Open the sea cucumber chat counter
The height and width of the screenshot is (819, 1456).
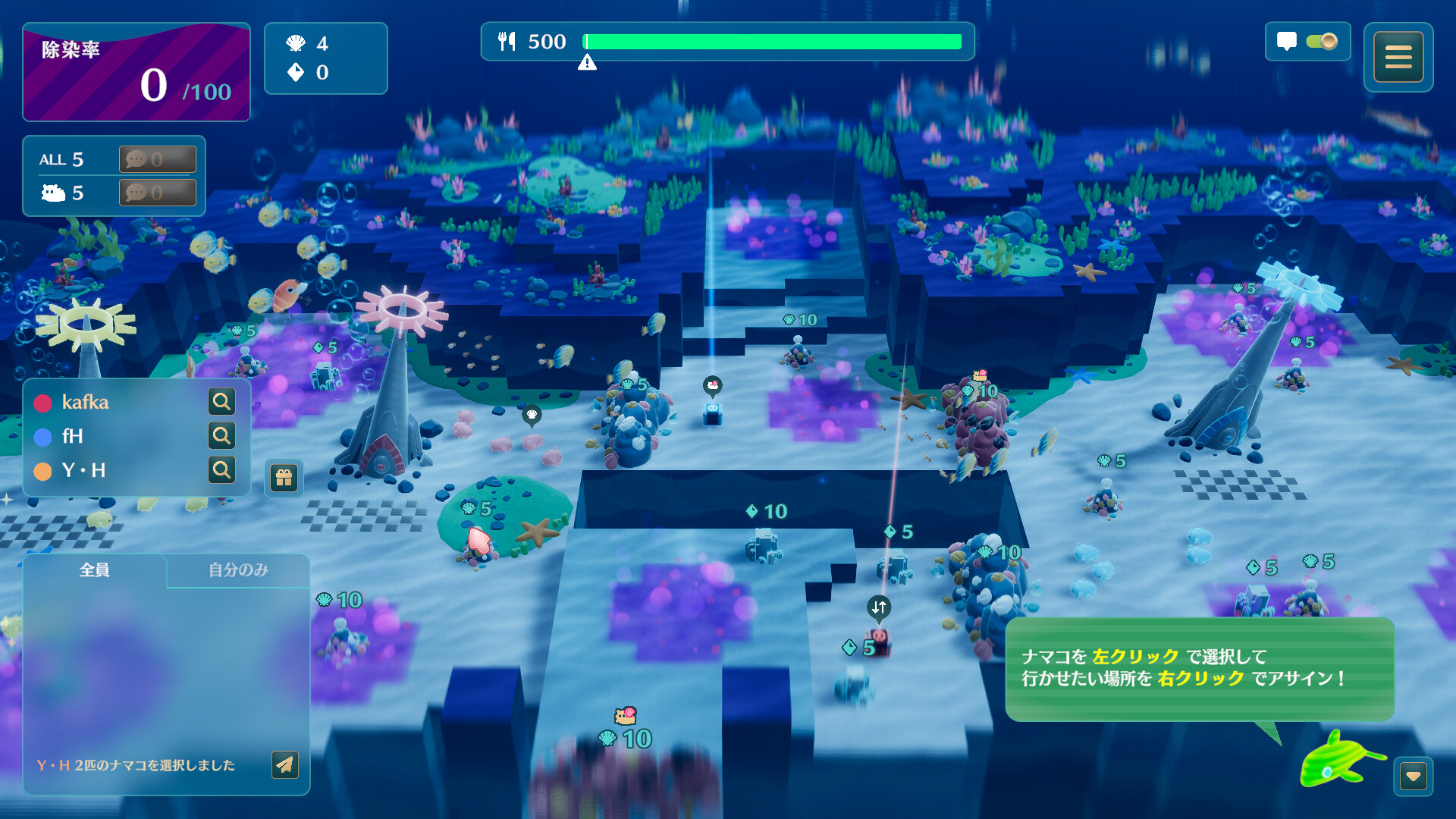click(x=157, y=193)
